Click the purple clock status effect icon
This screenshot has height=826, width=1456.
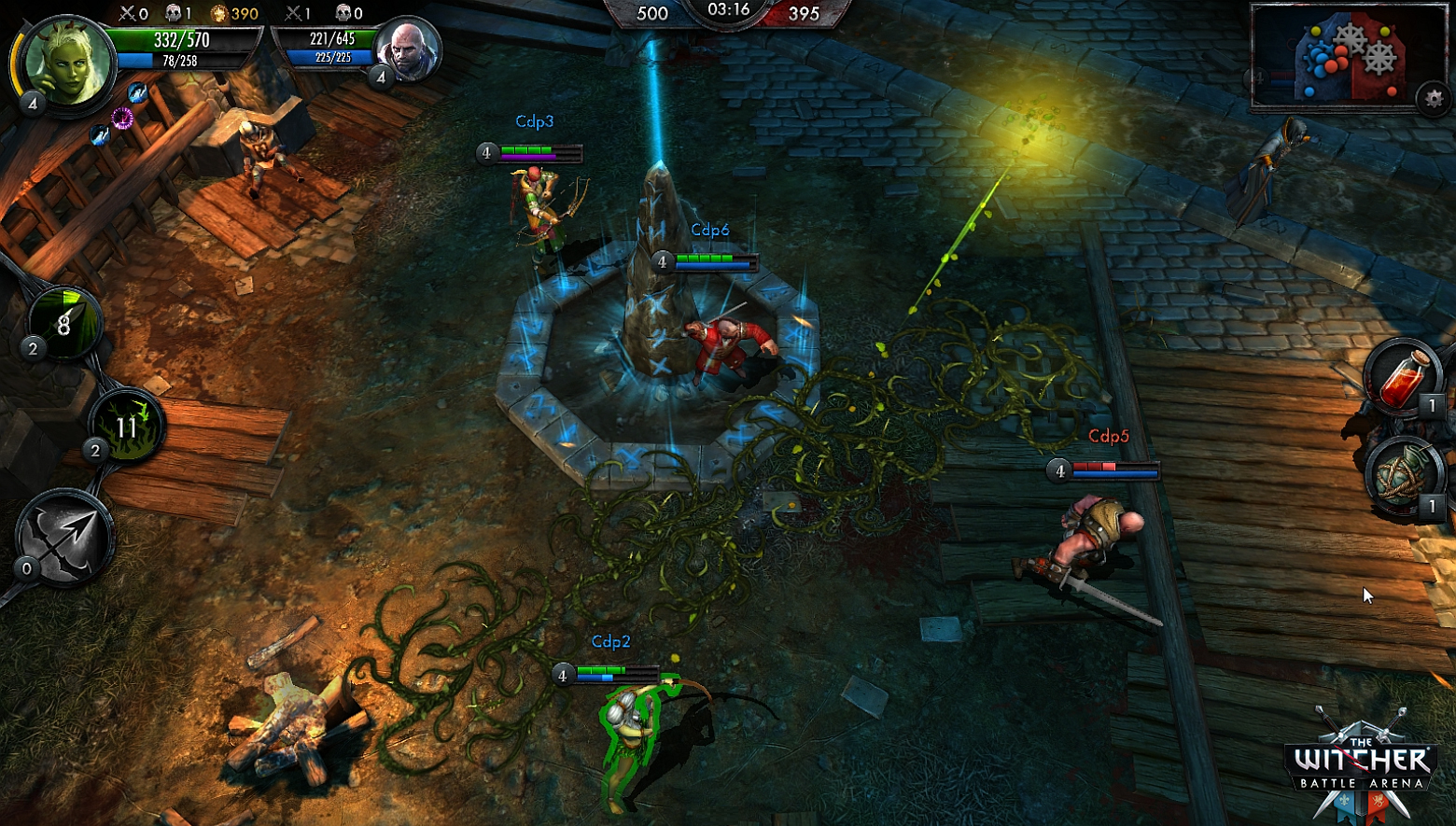[122, 118]
